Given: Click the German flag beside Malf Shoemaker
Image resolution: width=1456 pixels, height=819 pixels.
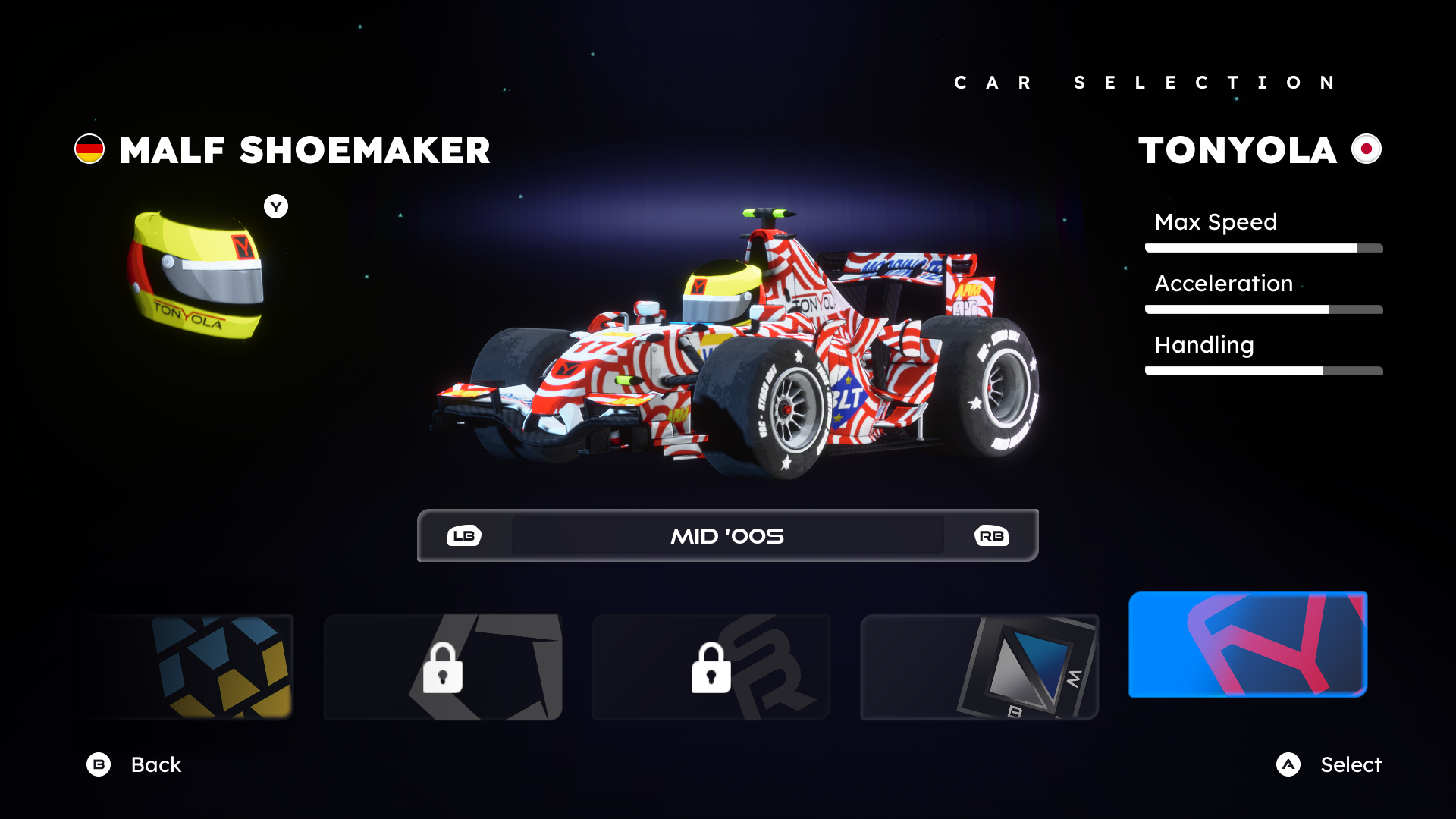Looking at the screenshot, I should click(x=89, y=149).
